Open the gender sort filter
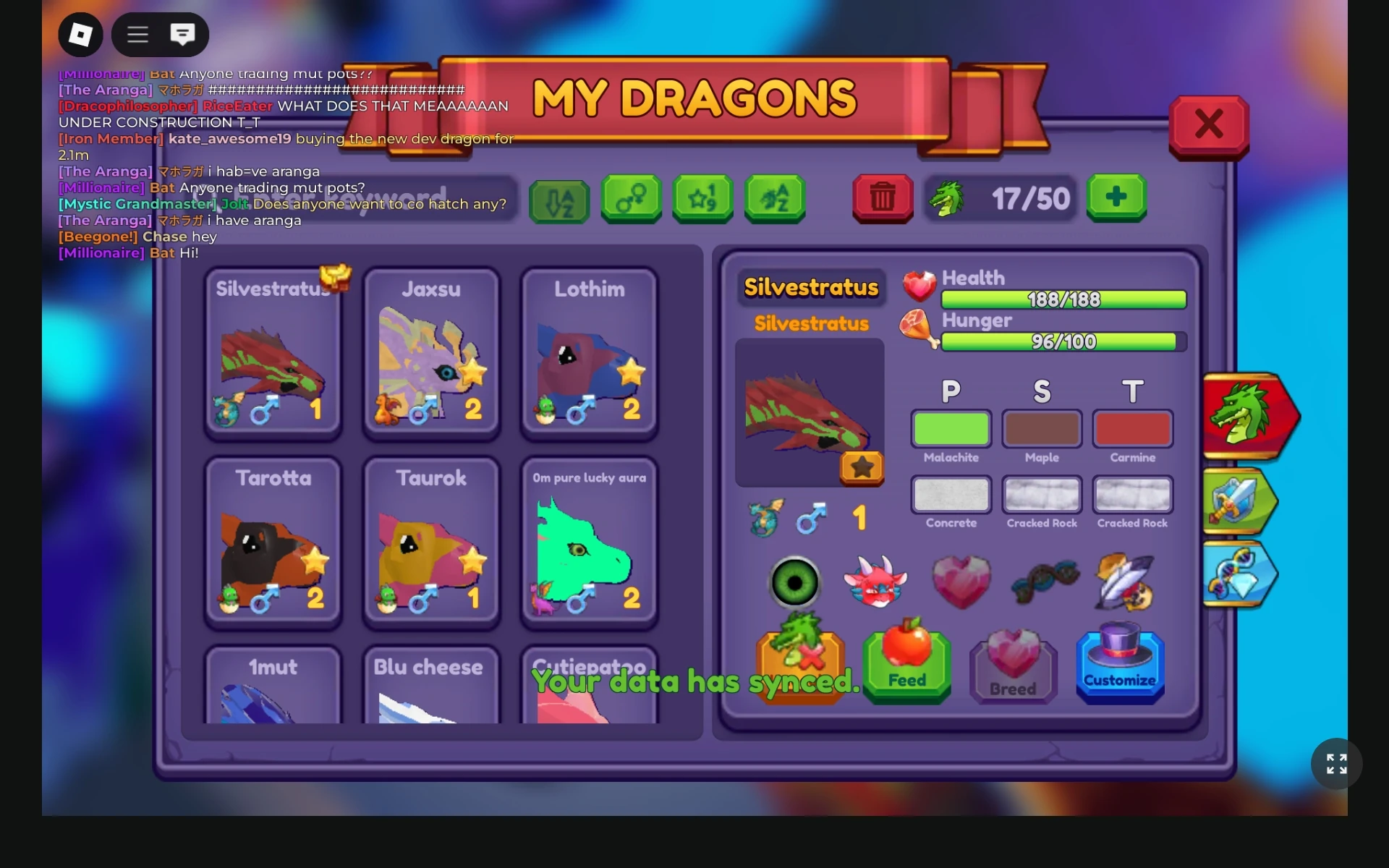This screenshot has height=868, width=1389. click(631, 199)
